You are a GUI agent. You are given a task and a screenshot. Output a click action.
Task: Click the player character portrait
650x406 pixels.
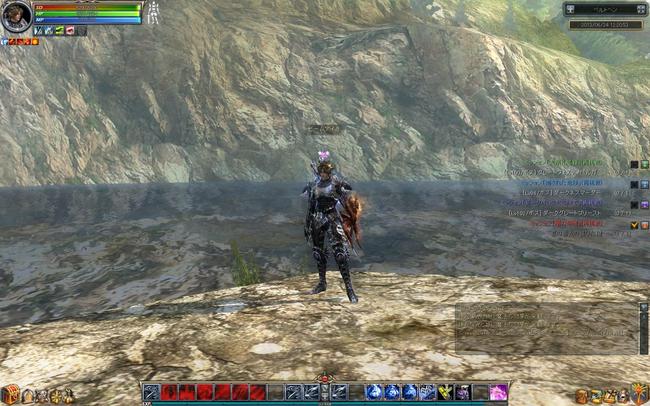pos(15,16)
